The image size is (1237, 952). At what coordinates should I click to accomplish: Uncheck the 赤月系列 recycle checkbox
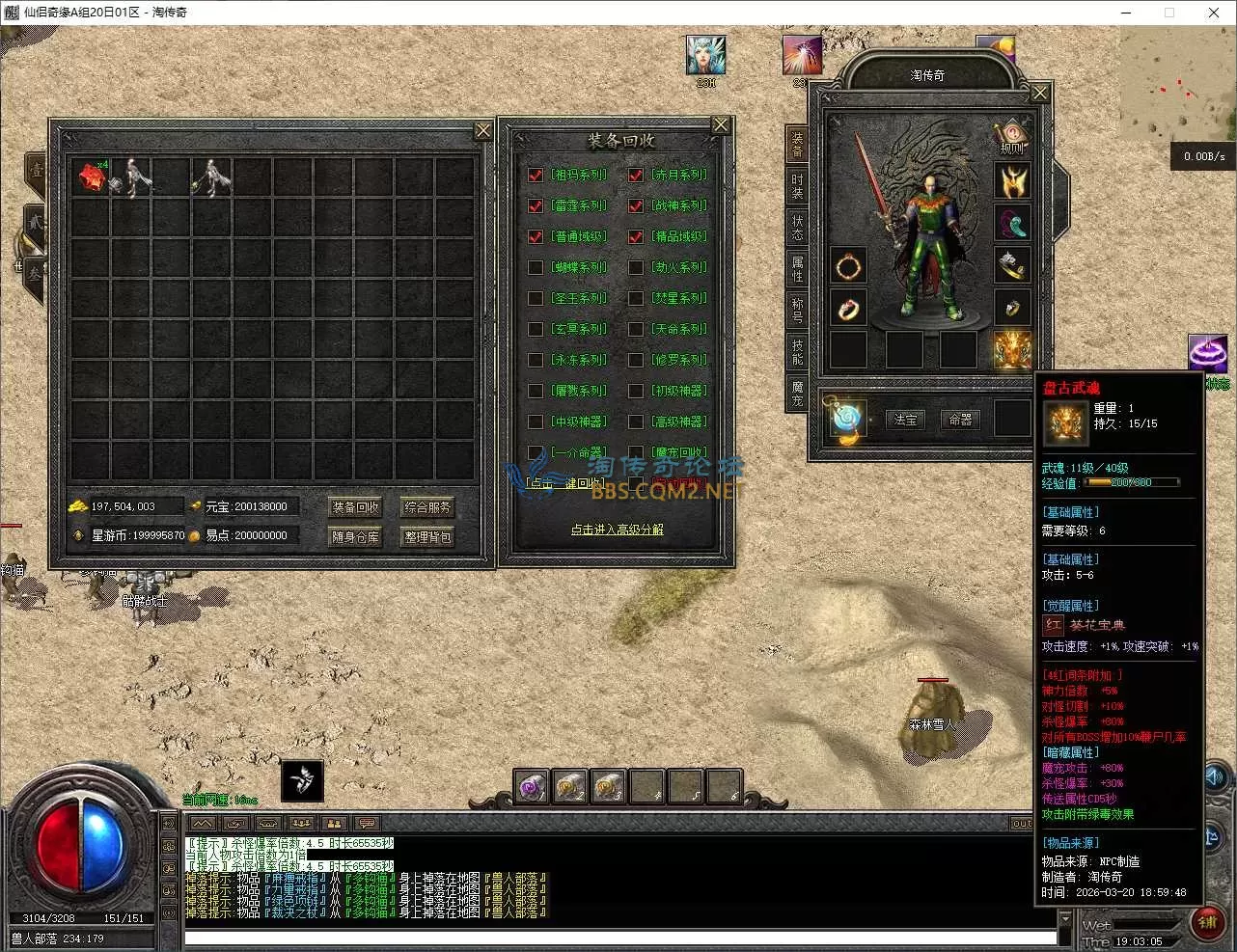636,176
